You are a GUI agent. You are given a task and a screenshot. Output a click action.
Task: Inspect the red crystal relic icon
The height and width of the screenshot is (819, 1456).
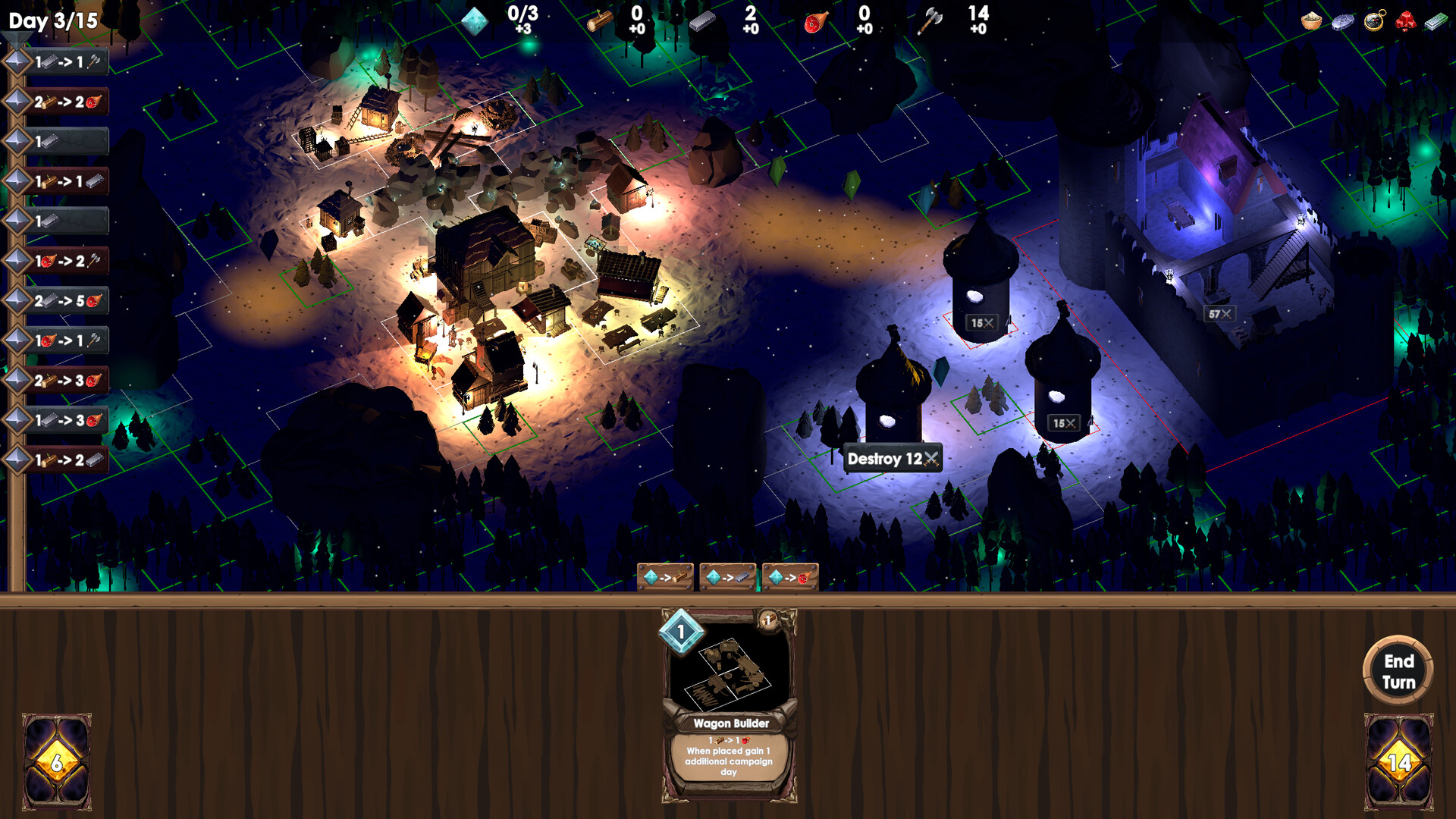1405,20
